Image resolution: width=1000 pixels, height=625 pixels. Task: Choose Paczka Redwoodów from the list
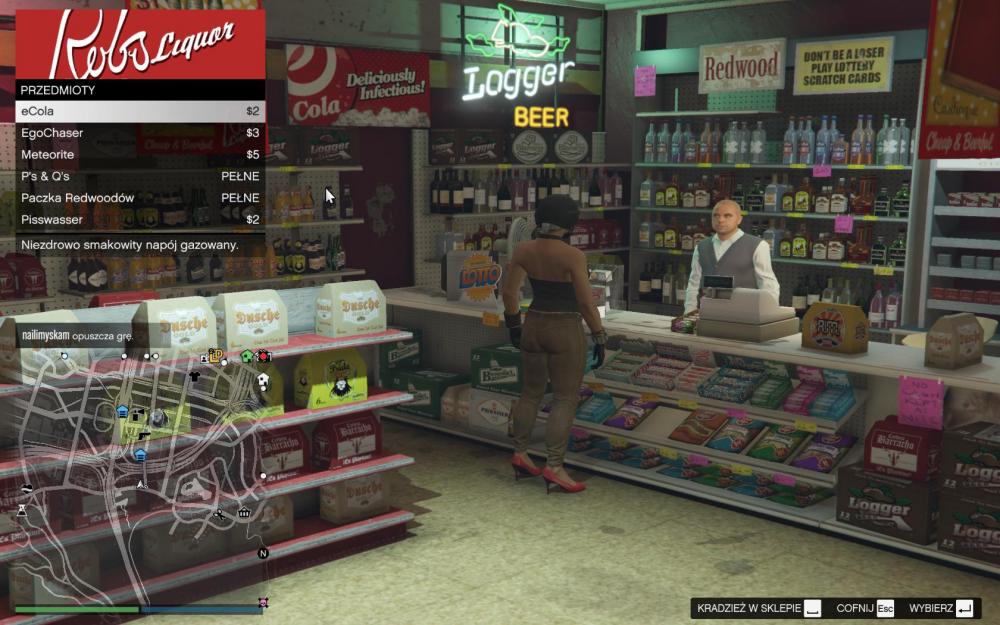point(140,198)
